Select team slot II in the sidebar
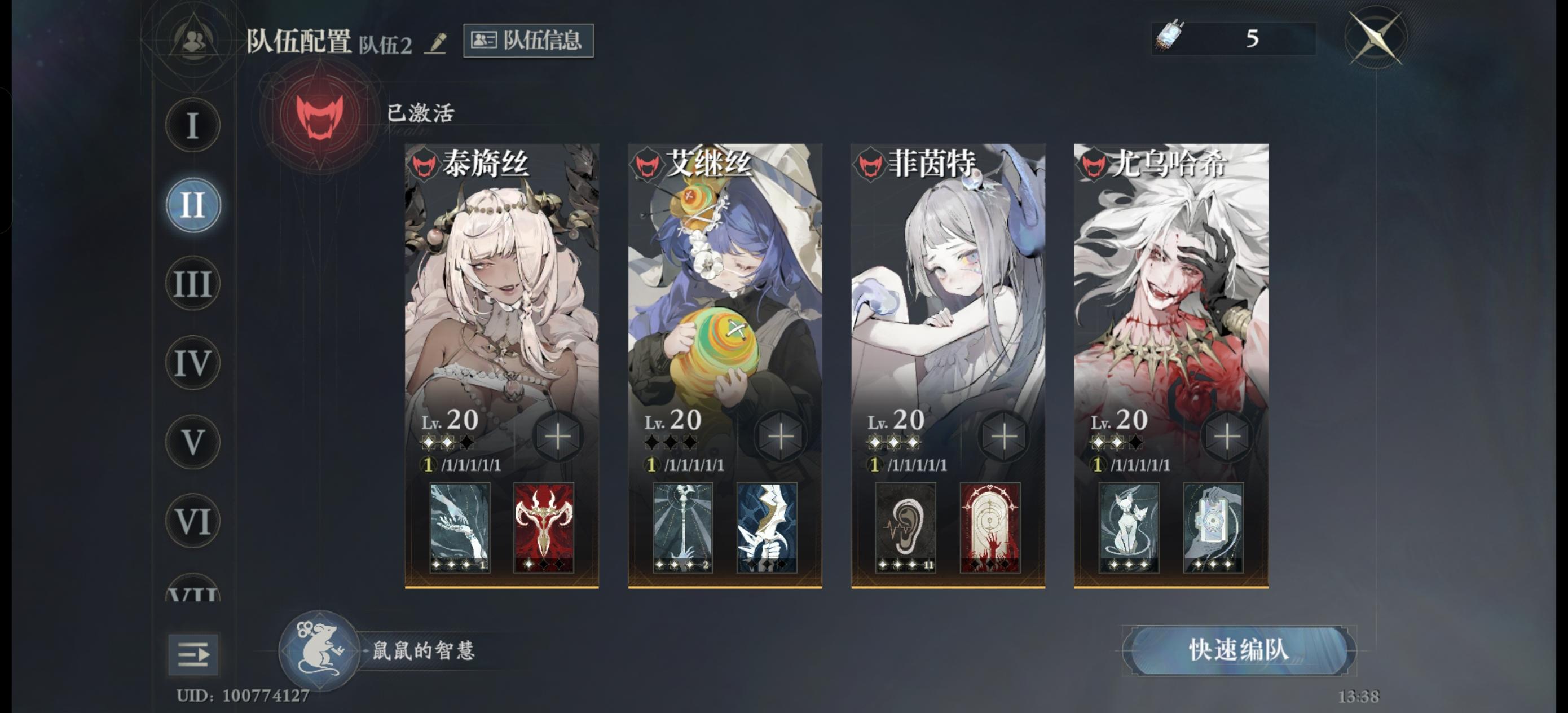Viewport: 1568px width, 713px height. 192,204
